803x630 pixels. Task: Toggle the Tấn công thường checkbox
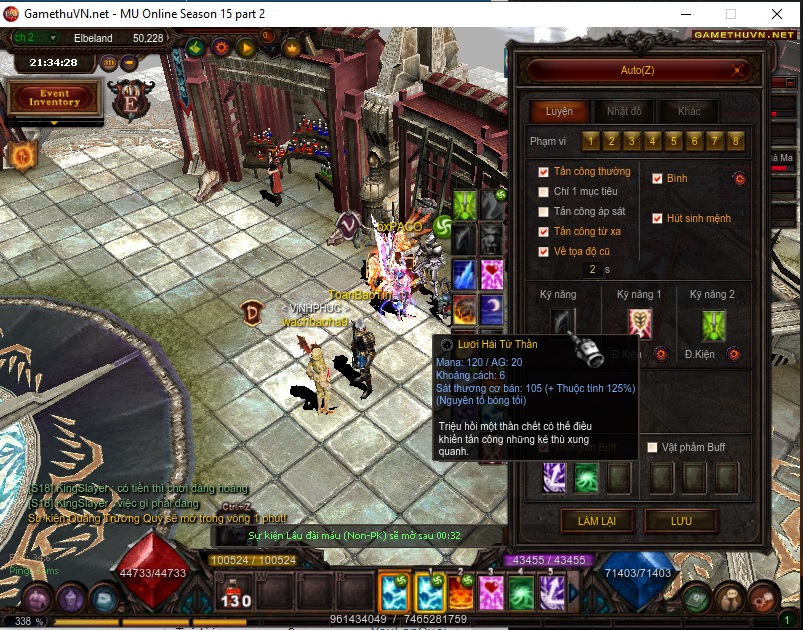coord(544,172)
